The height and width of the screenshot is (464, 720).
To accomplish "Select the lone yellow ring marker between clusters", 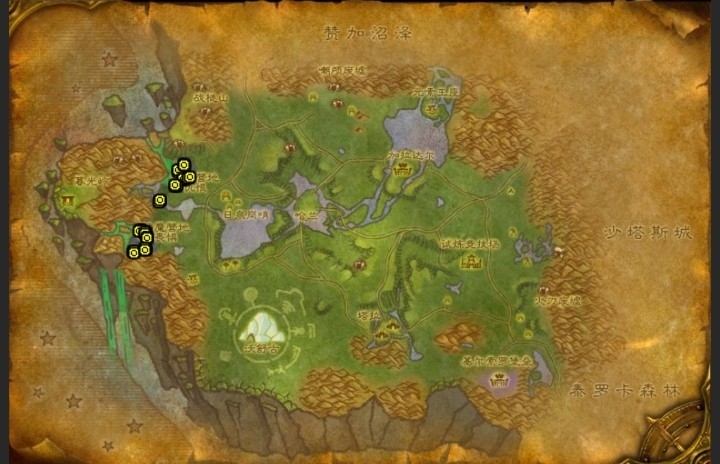I will (159, 200).
